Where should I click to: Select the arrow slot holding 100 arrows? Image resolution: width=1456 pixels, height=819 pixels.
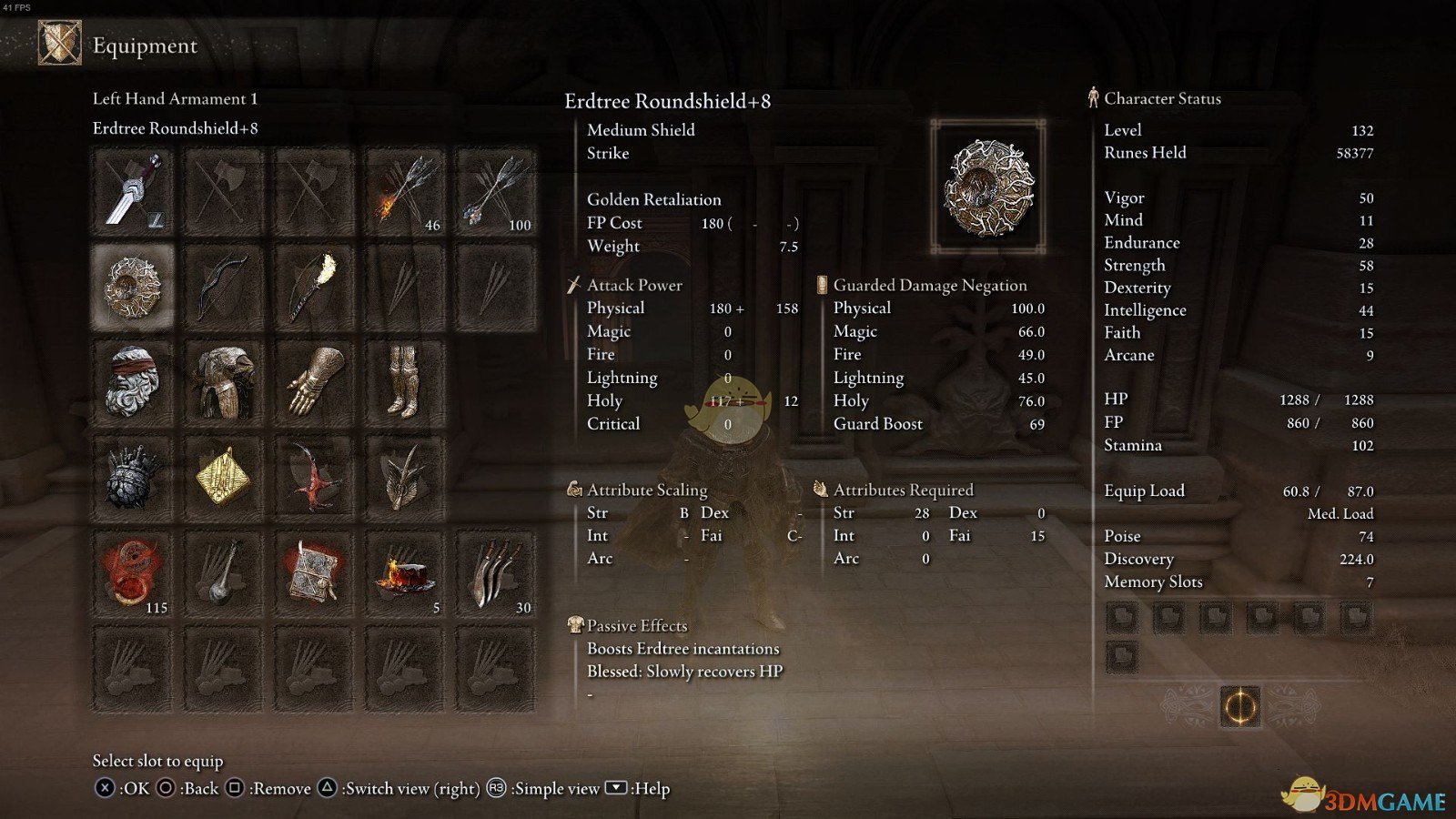pyautogui.click(x=496, y=192)
